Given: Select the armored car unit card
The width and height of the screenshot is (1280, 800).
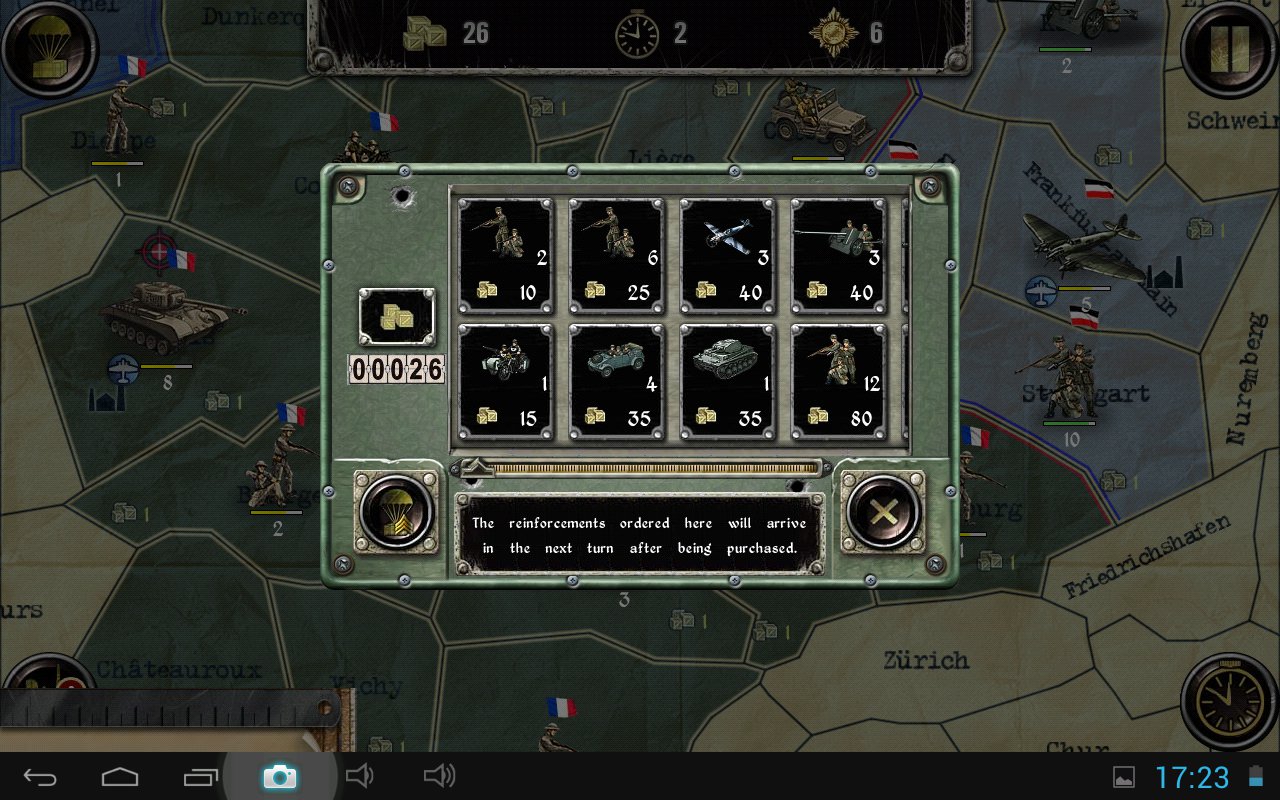Looking at the screenshot, I should click(616, 381).
